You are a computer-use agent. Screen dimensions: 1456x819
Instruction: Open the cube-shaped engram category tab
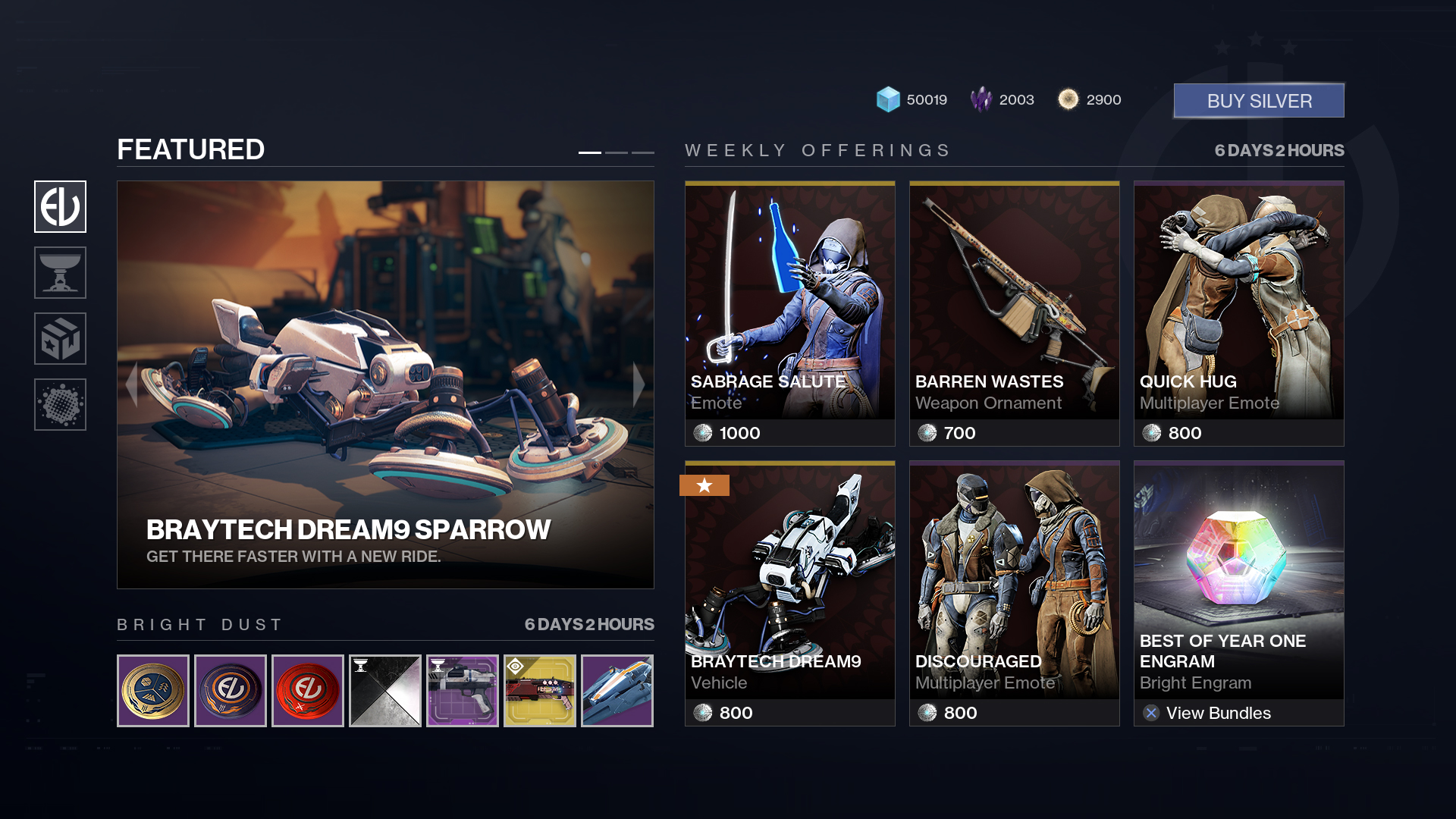(x=61, y=338)
